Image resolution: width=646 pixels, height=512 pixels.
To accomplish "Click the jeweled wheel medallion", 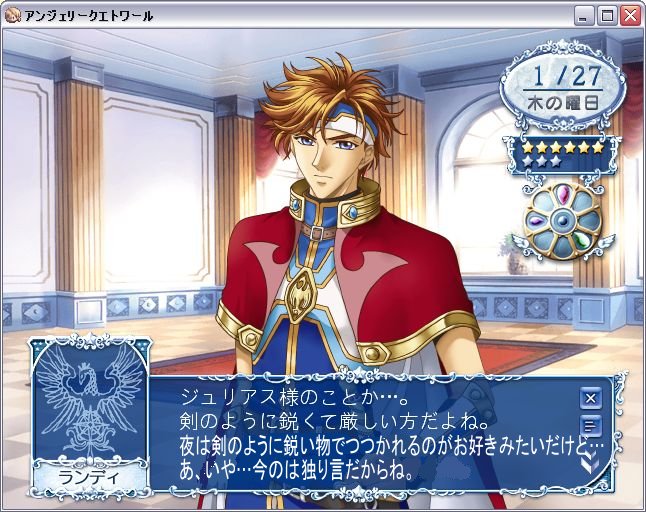I will 563,218.
